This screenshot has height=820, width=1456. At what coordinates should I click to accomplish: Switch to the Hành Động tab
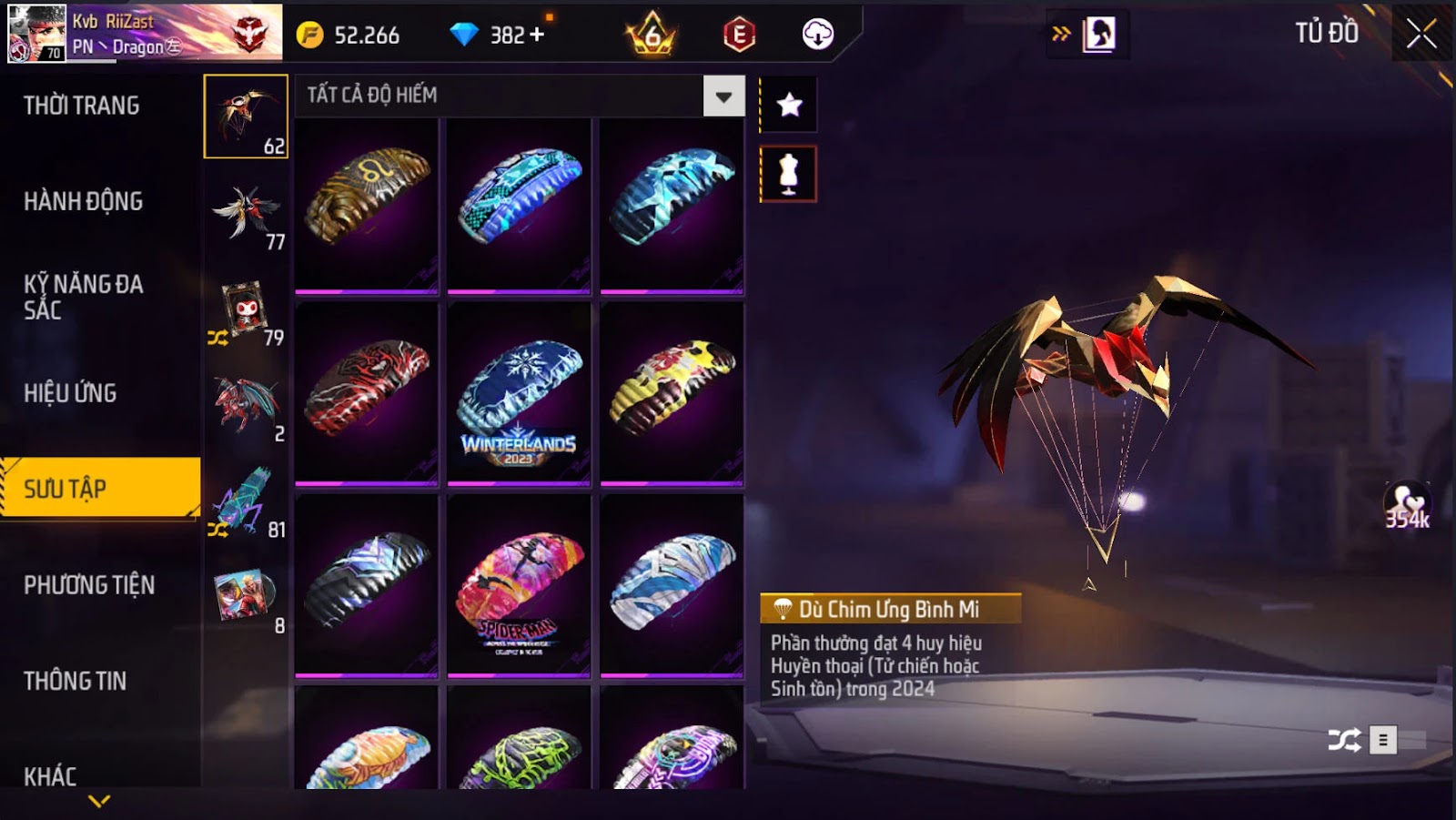[84, 201]
